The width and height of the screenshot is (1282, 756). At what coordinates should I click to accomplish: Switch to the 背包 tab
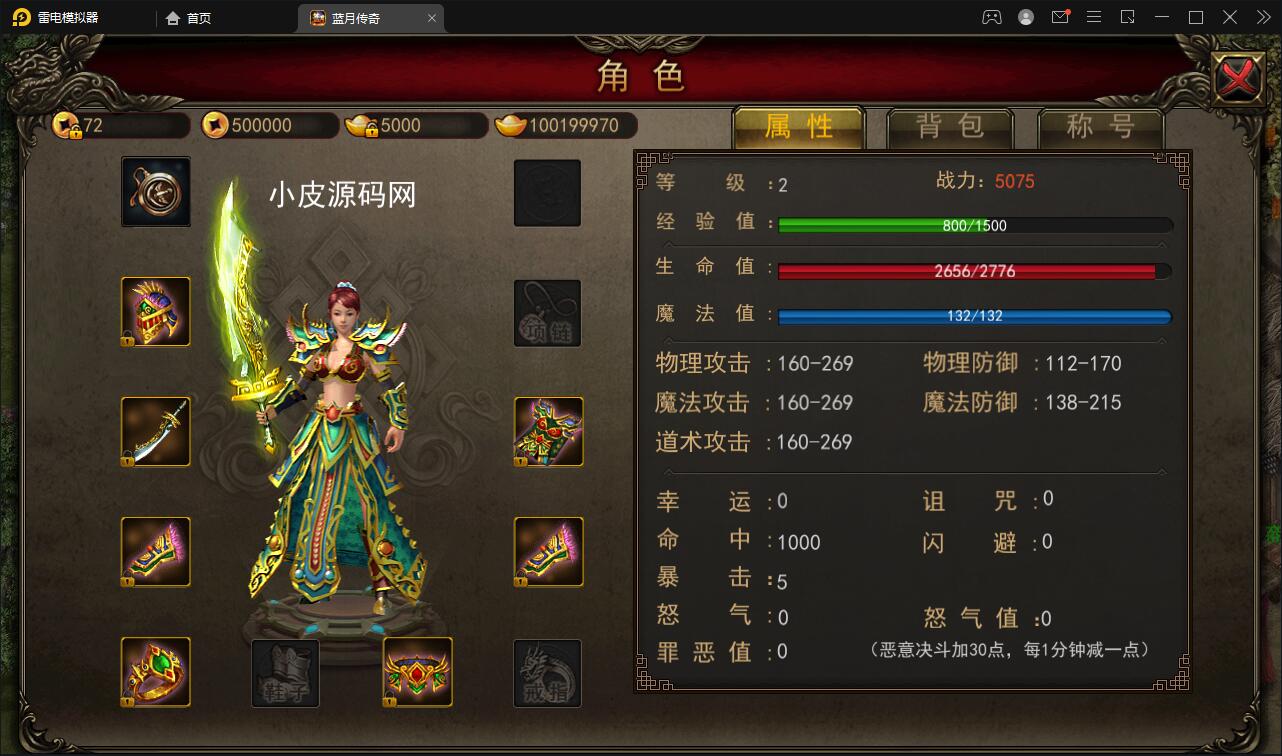coord(950,125)
